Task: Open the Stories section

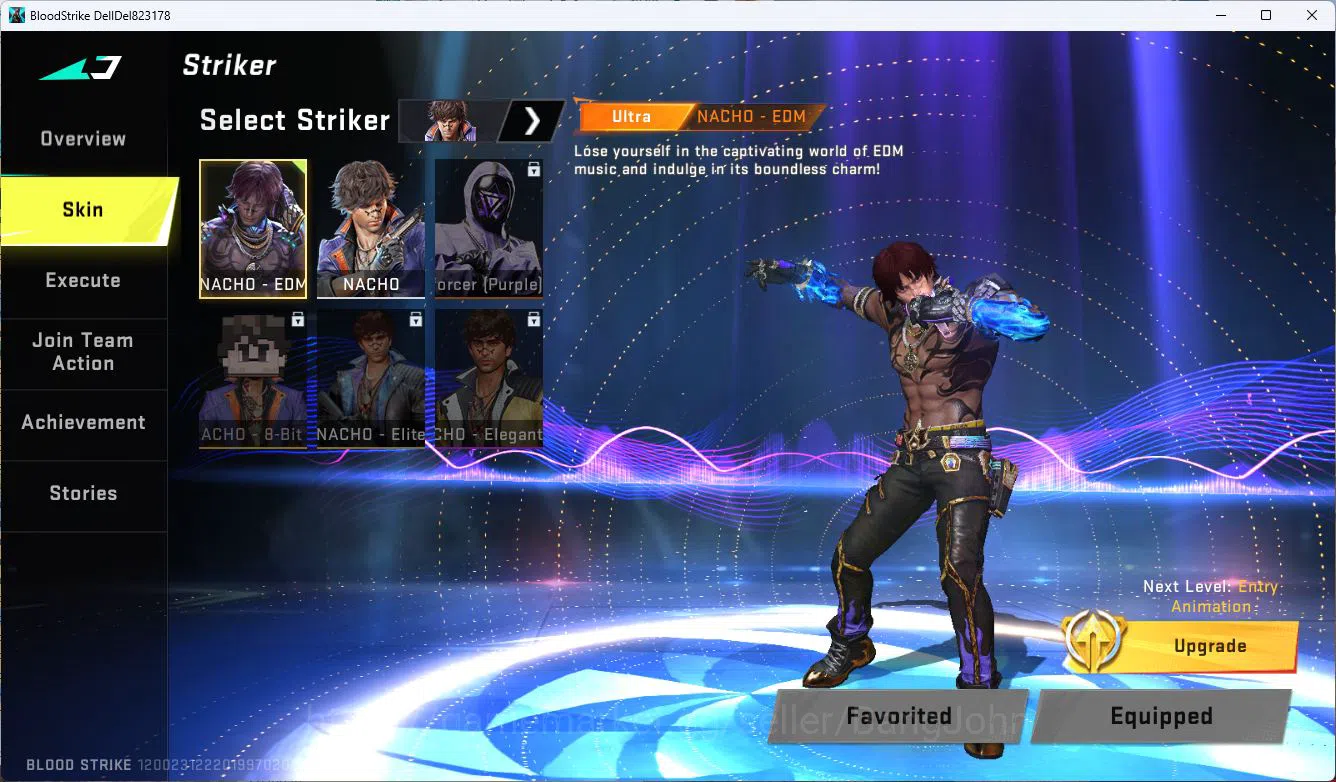Action: (x=84, y=493)
